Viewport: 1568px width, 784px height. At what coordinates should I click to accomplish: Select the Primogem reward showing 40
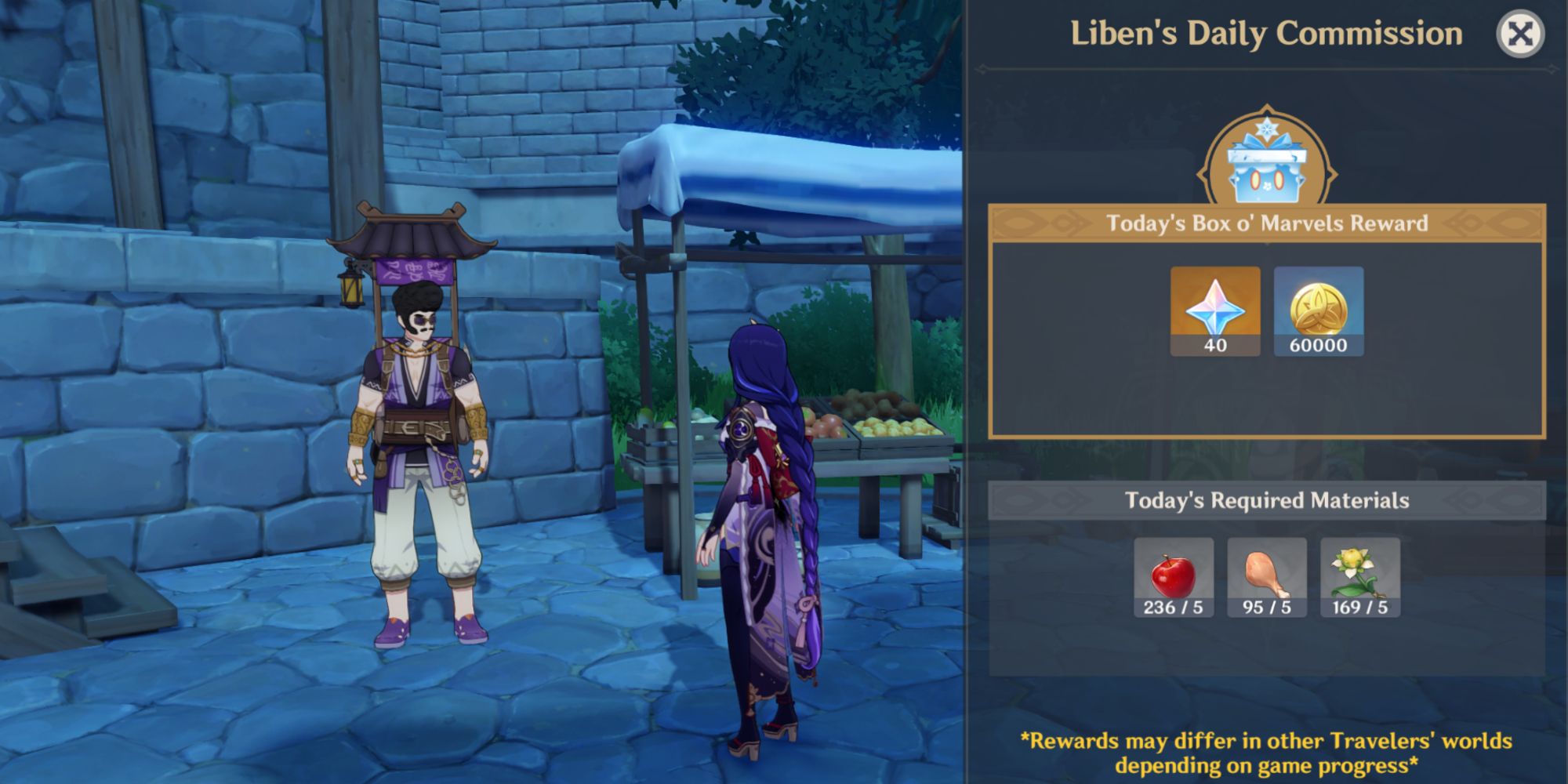1215,311
